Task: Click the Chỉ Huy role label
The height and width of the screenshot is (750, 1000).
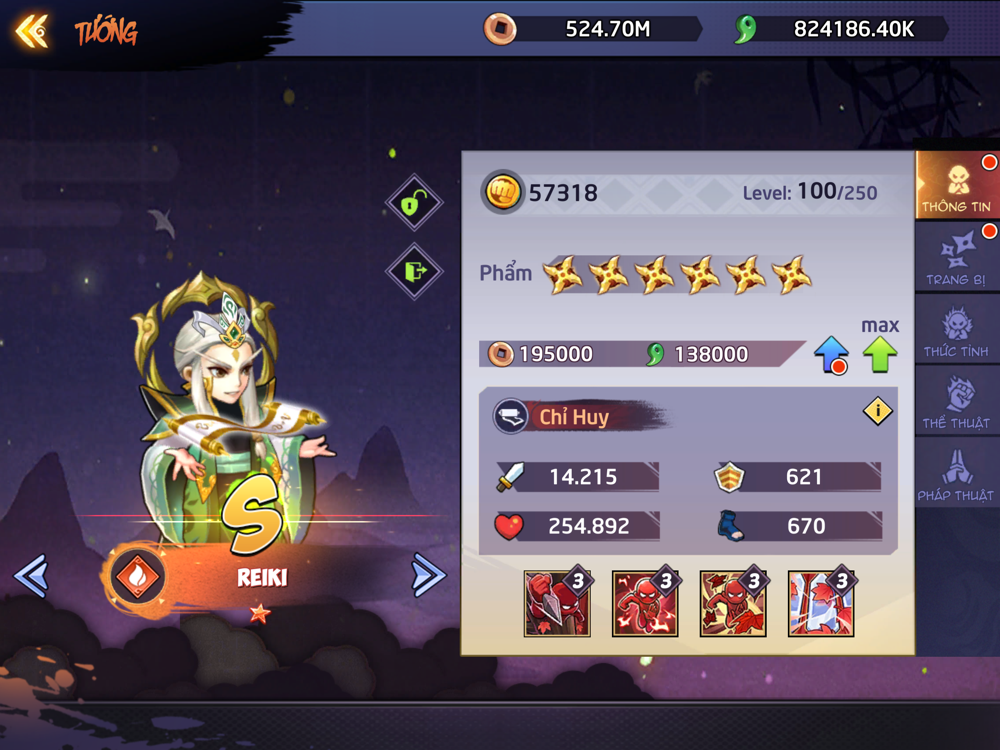Action: click(574, 417)
